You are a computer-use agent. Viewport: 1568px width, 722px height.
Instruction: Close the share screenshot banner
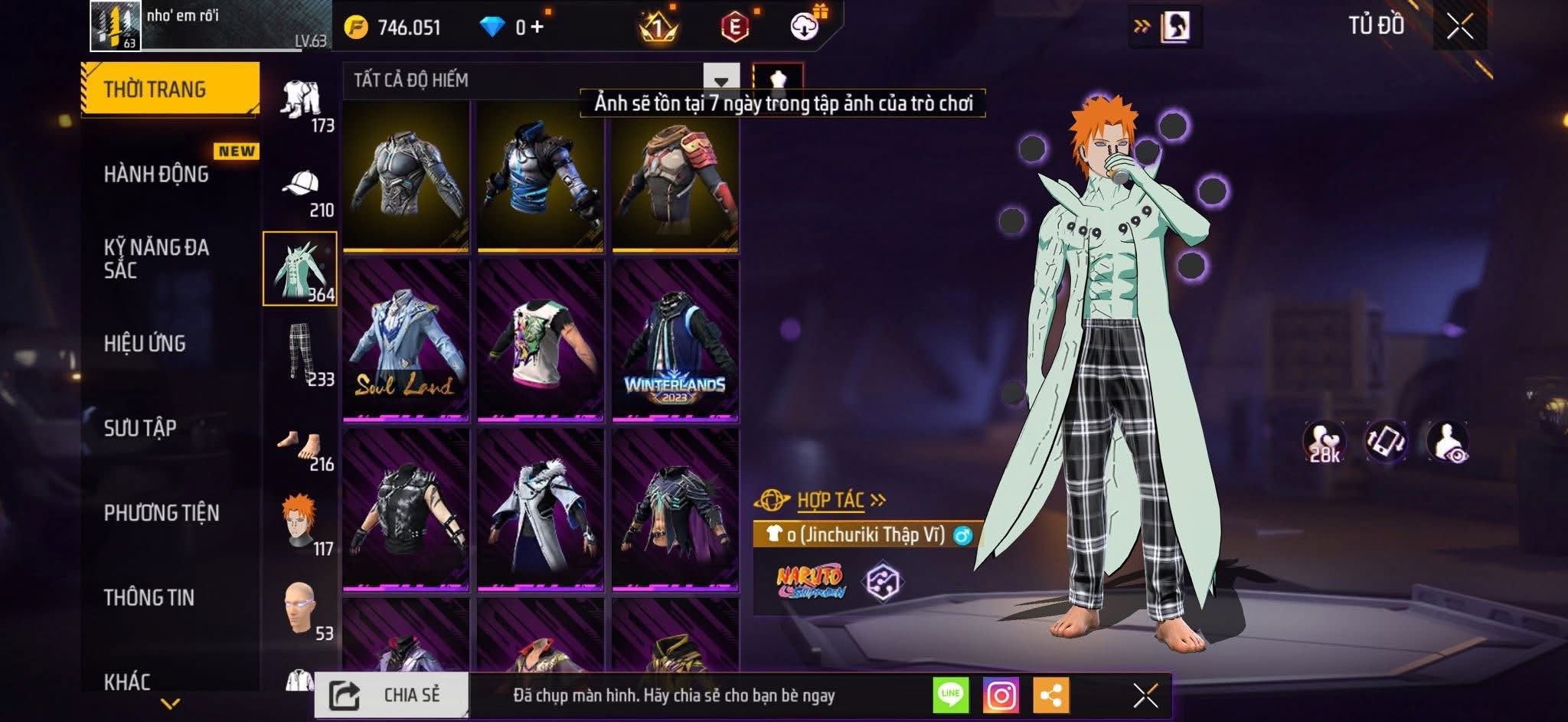(x=1145, y=696)
